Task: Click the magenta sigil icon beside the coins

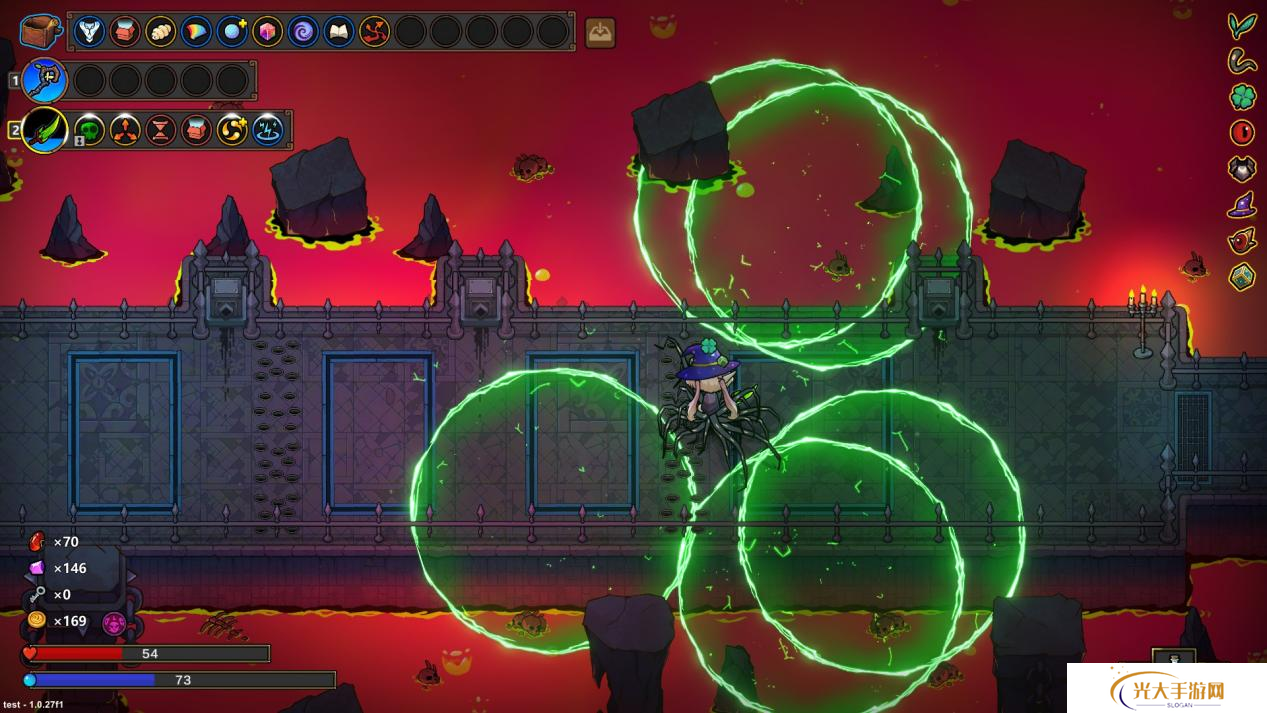Action: coord(114,623)
